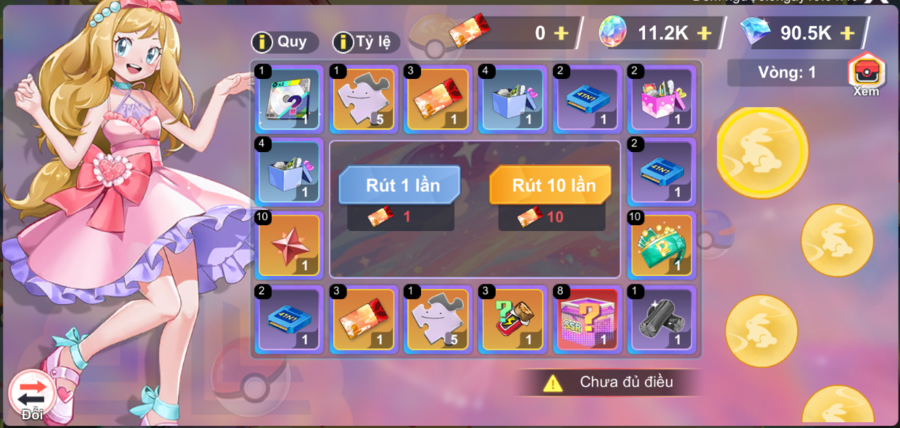The image size is (900, 428).
Task: Draw ten times with Rút 10 lần
Action: click(552, 186)
